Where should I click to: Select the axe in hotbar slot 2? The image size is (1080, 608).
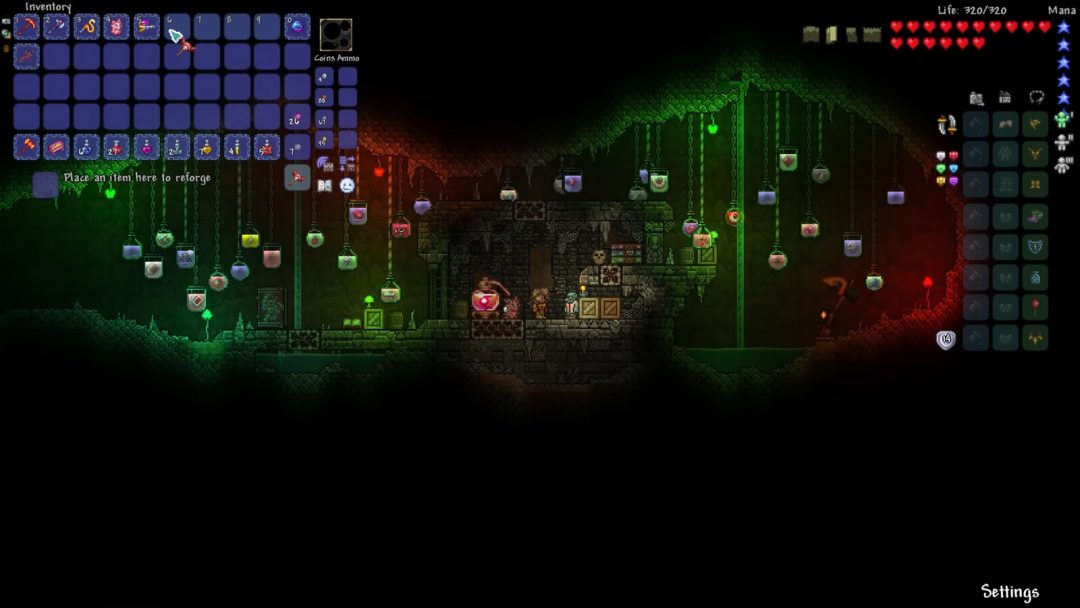tap(57, 27)
